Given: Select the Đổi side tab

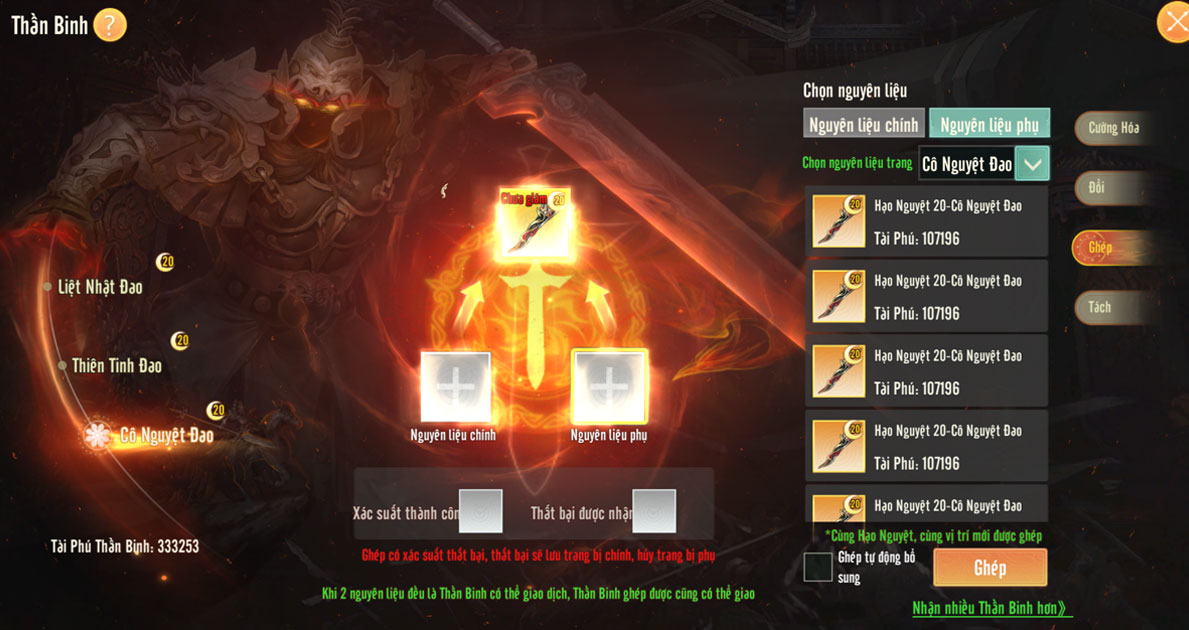Looking at the screenshot, I should (x=1100, y=188).
